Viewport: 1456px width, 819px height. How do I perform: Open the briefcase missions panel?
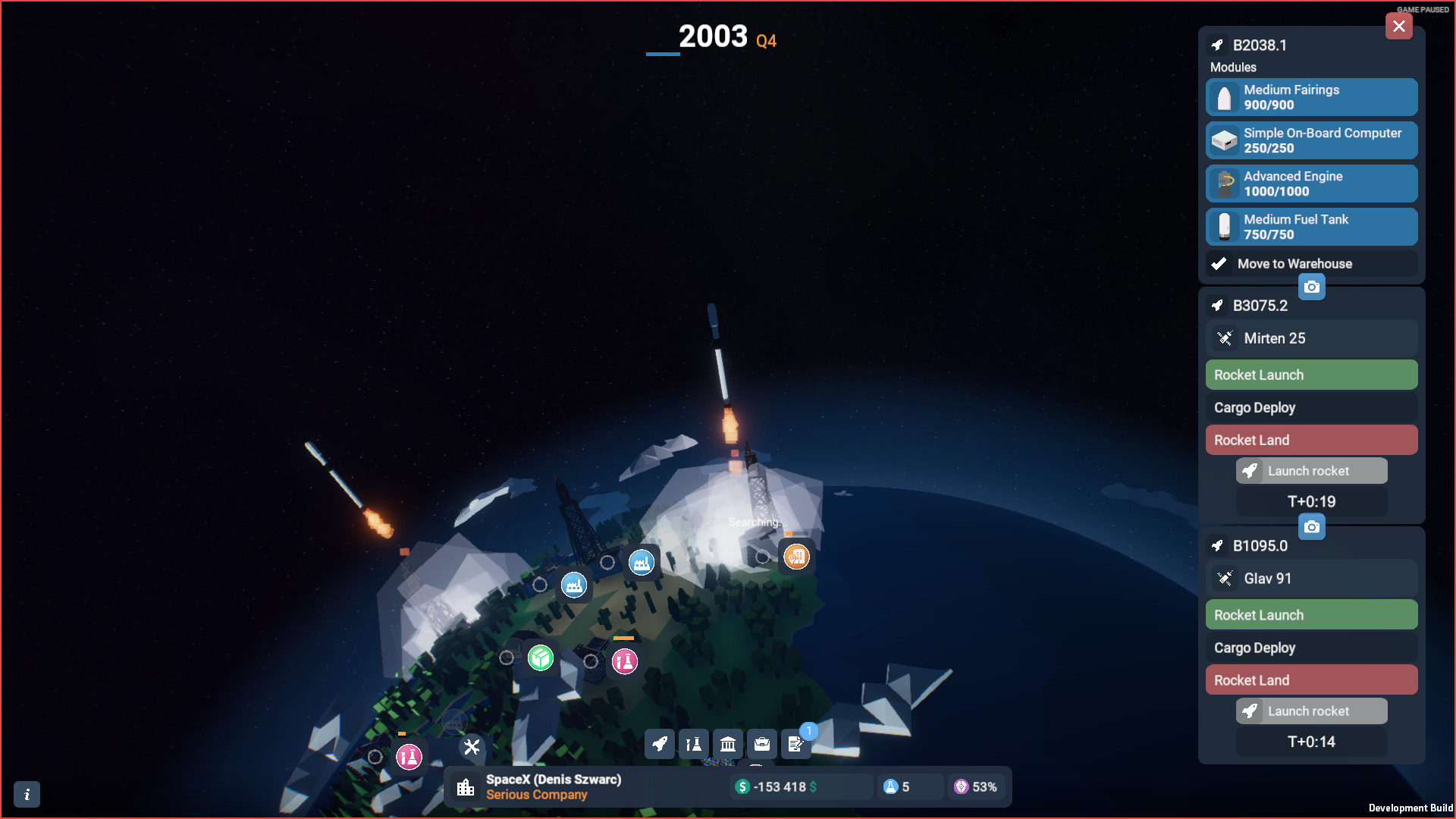[x=761, y=744]
